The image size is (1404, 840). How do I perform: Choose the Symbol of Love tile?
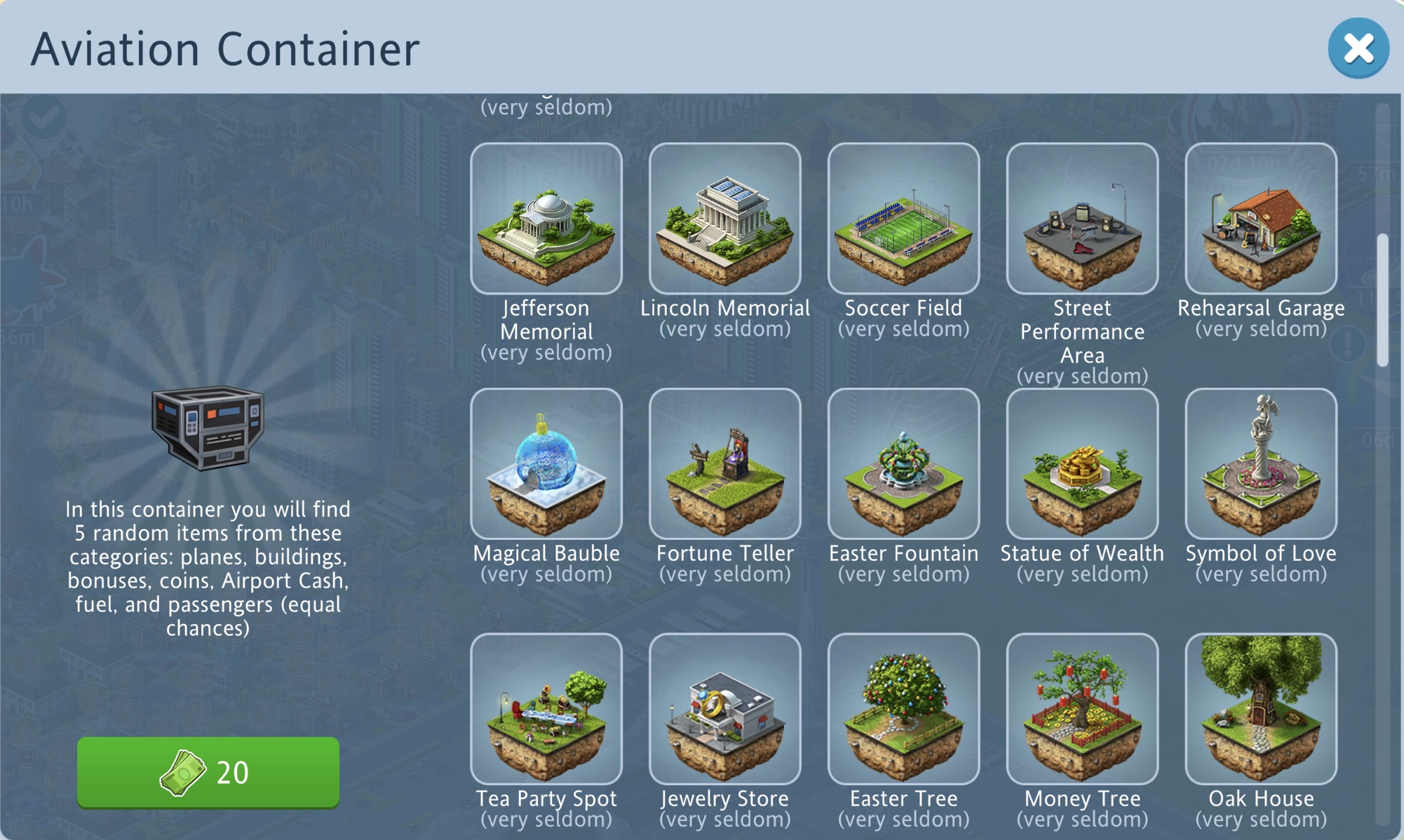[1260, 463]
